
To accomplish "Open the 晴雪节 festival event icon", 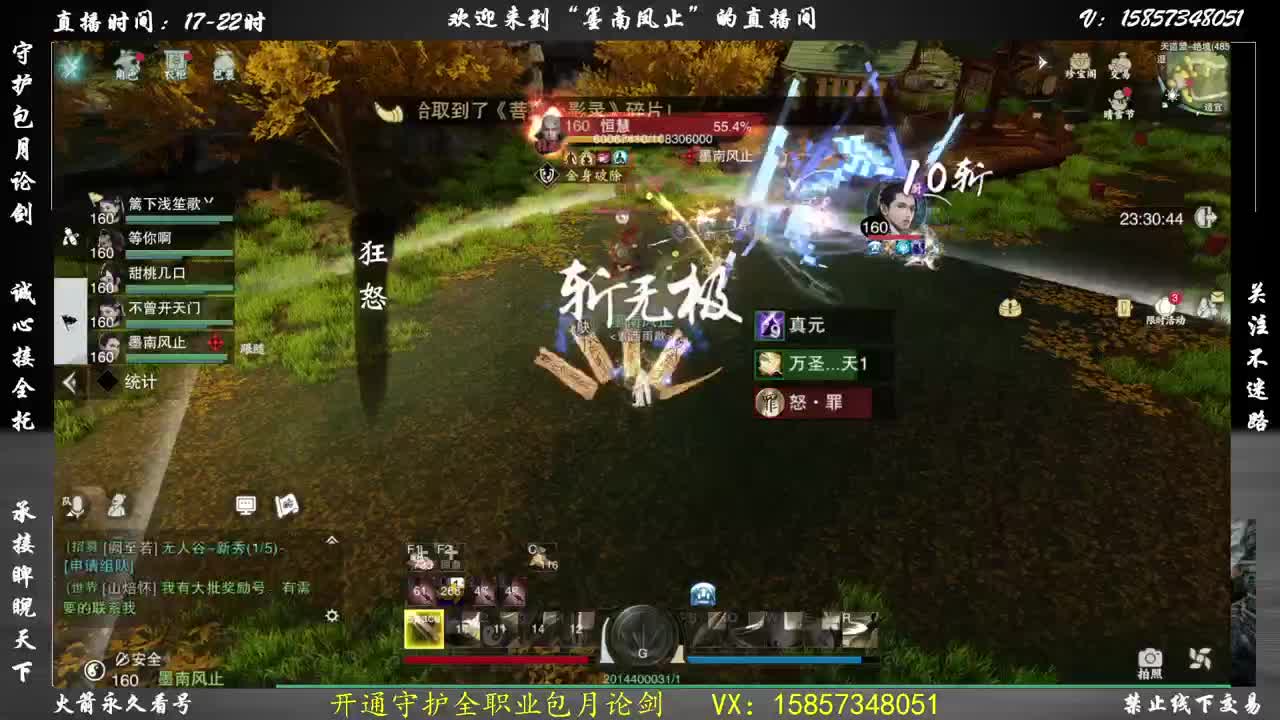I will click(x=1119, y=98).
